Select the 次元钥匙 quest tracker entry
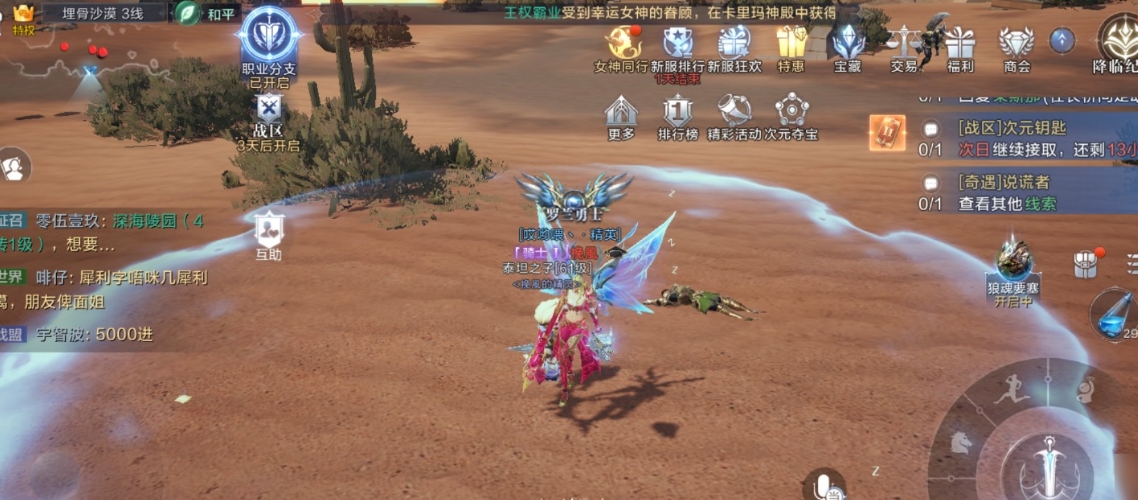Screen dimensions: 1138x500 [1010, 138]
